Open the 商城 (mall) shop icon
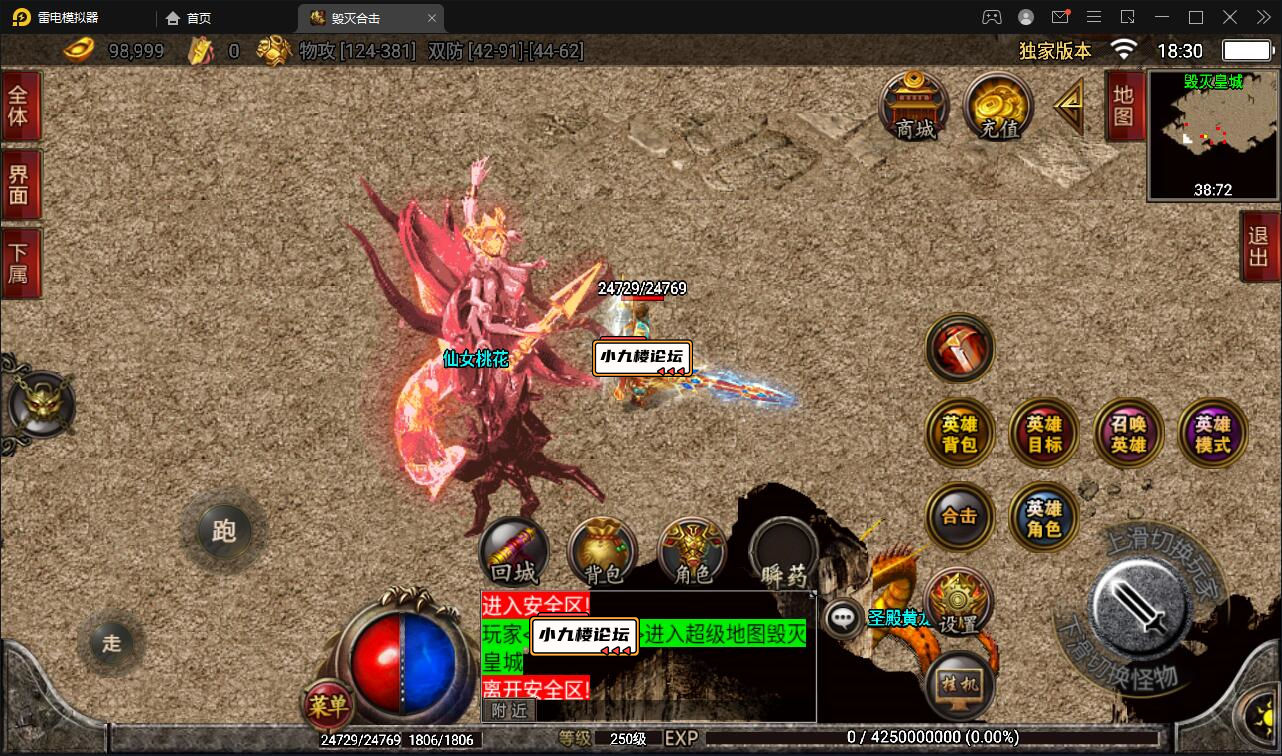The image size is (1282, 756). pyautogui.click(x=912, y=107)
